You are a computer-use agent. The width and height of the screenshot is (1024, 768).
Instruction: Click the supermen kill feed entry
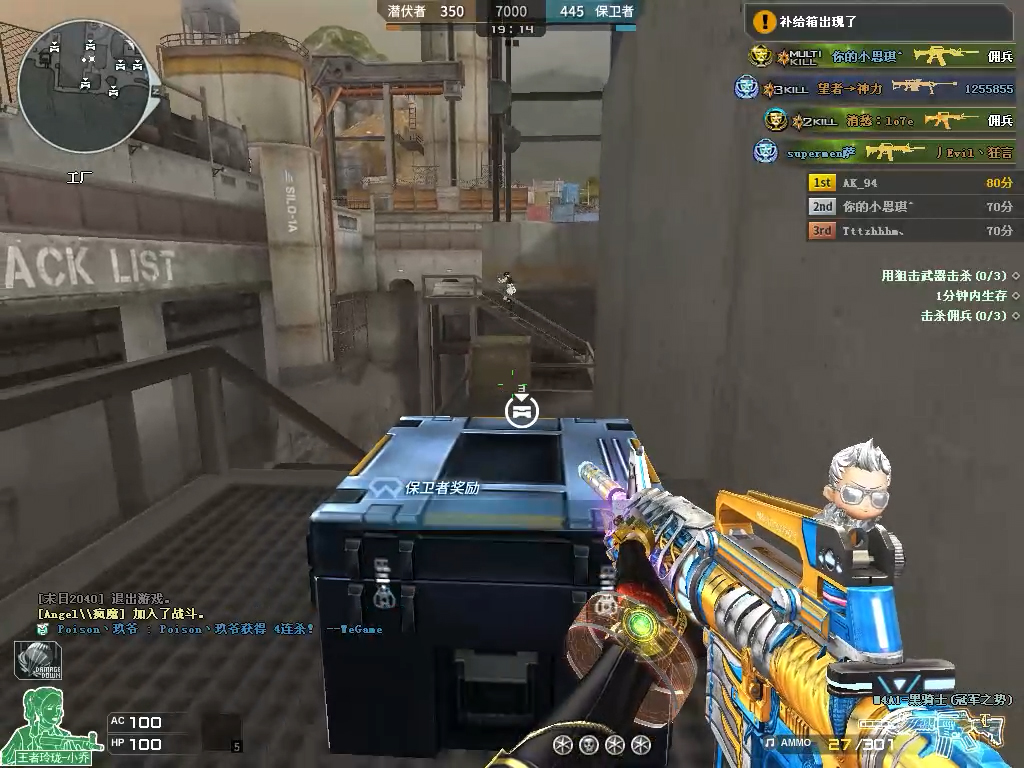point(885,153)
